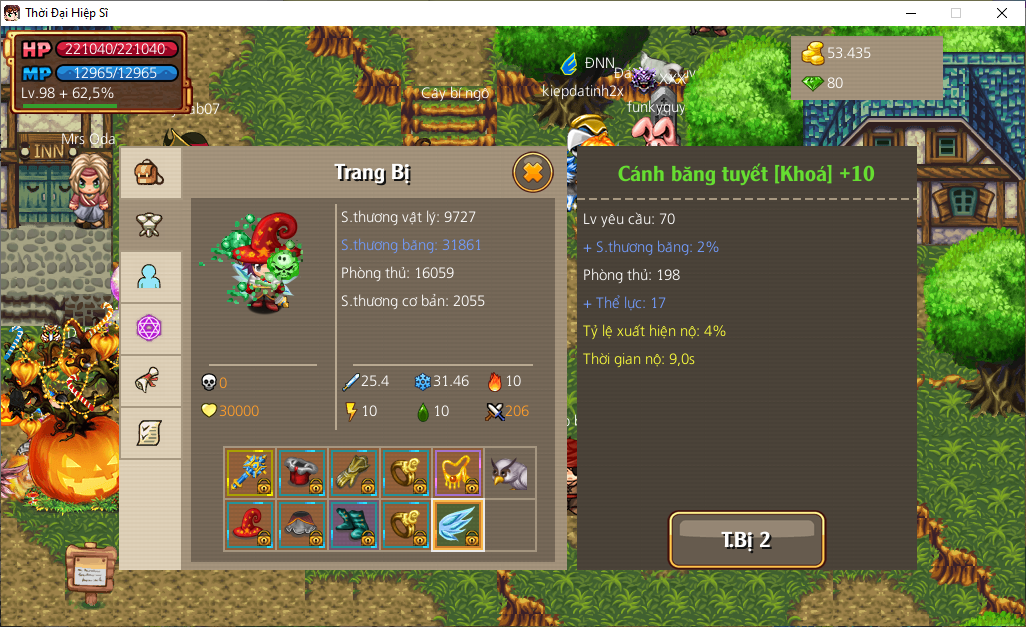Select the blue staff weapon slot
Screen dimensions: 1026x627
[x=250, y=473]
